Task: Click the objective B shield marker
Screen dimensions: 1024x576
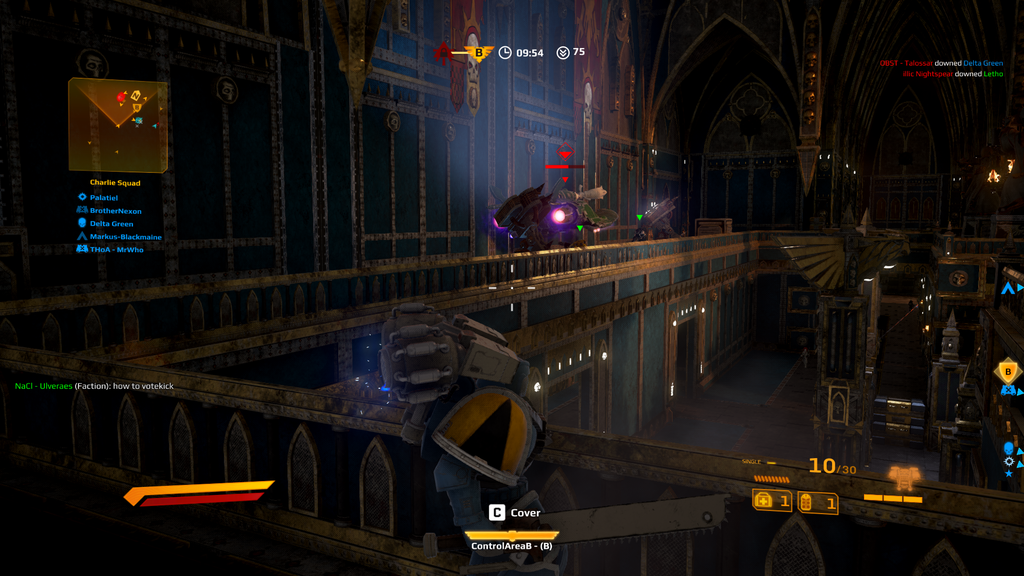Action: [1008, 372]
